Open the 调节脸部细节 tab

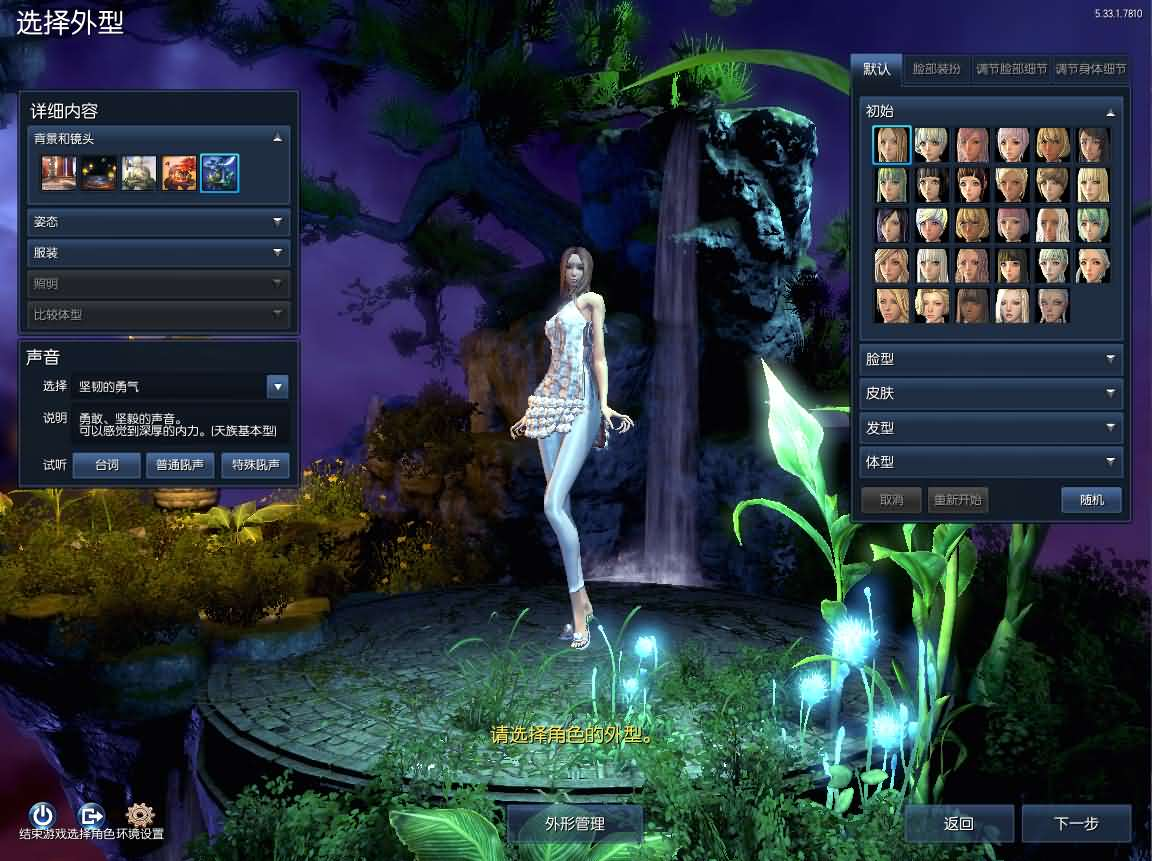click(x=1011, y=69)
